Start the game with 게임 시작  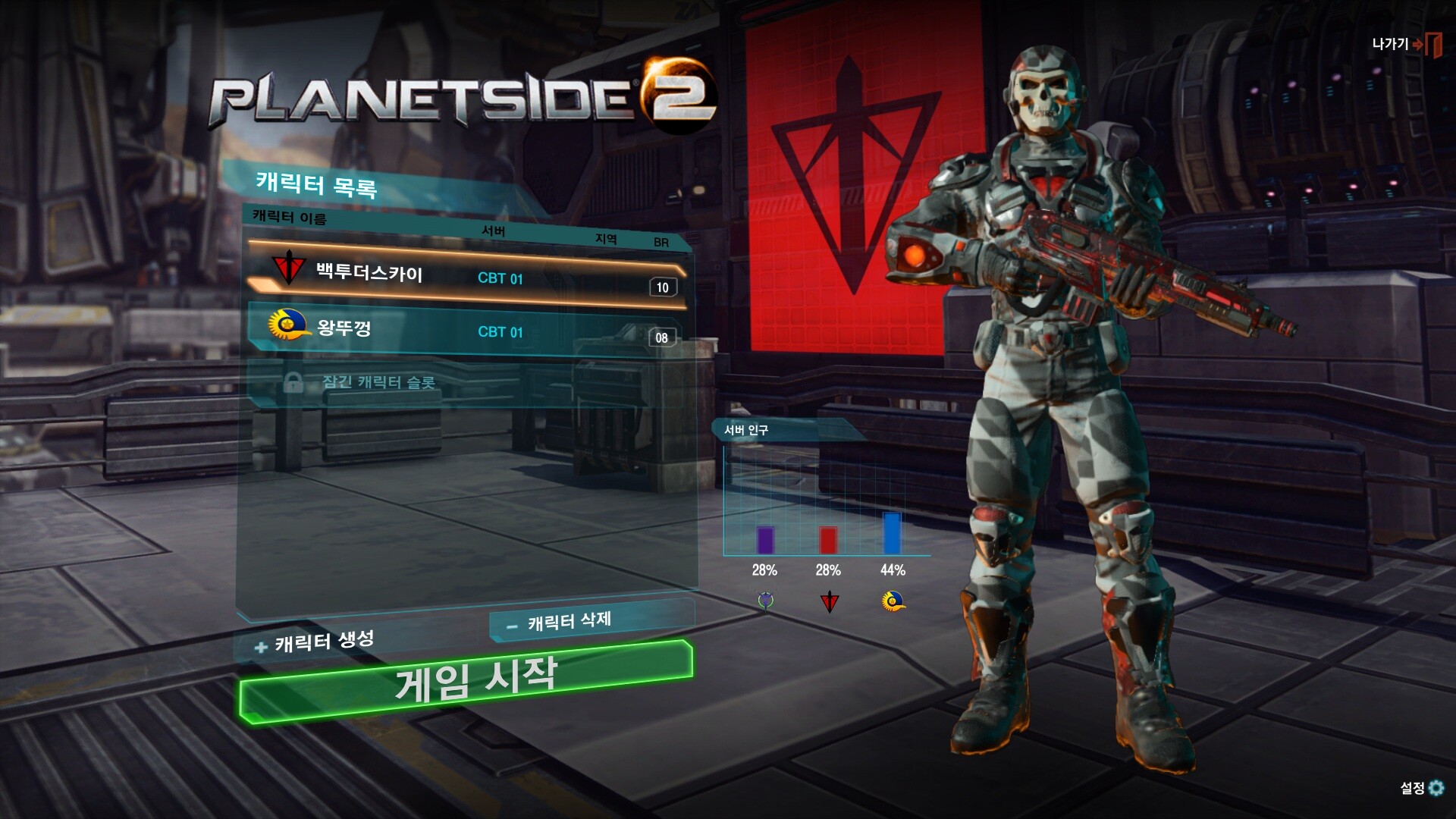[x=466, y=681]
